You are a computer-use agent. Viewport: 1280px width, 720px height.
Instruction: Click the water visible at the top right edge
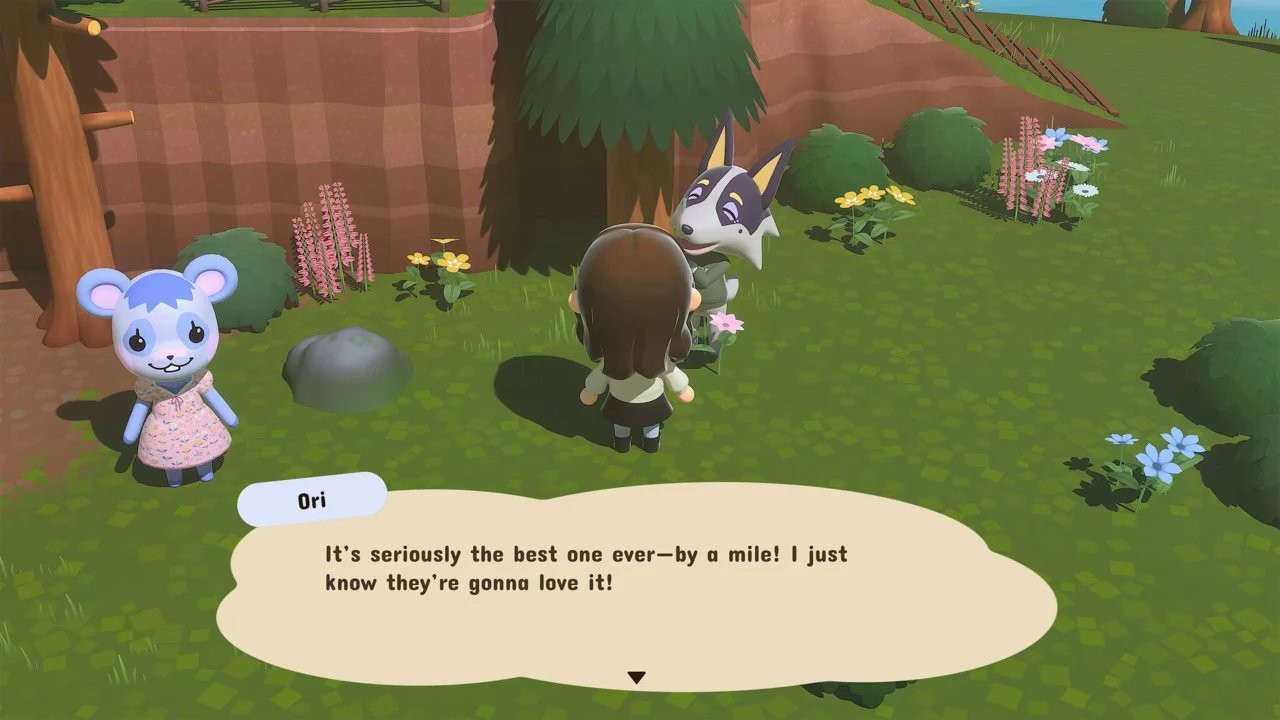(1250, 20)
